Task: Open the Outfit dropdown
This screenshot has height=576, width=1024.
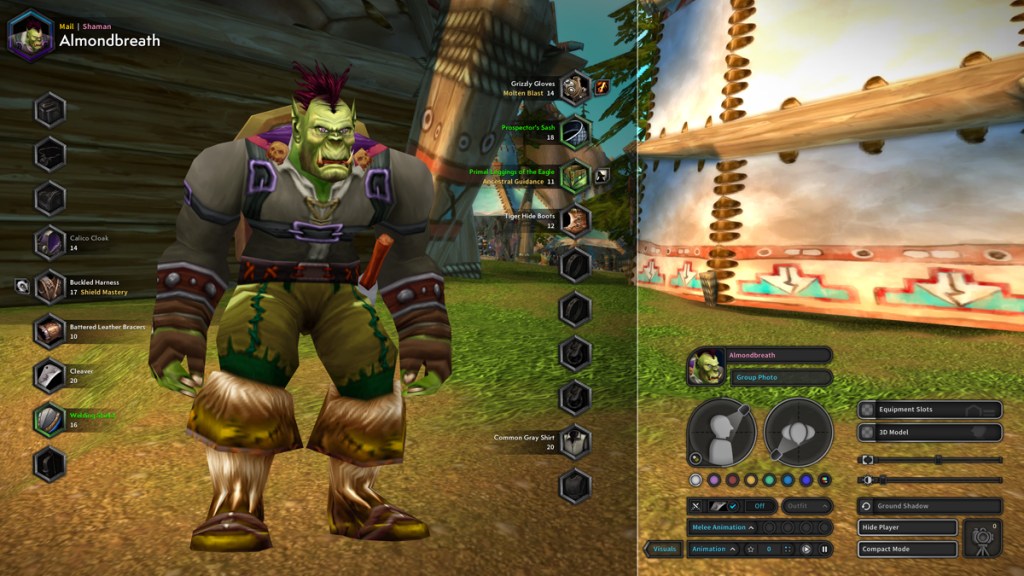Action: [x=806, y=506]
